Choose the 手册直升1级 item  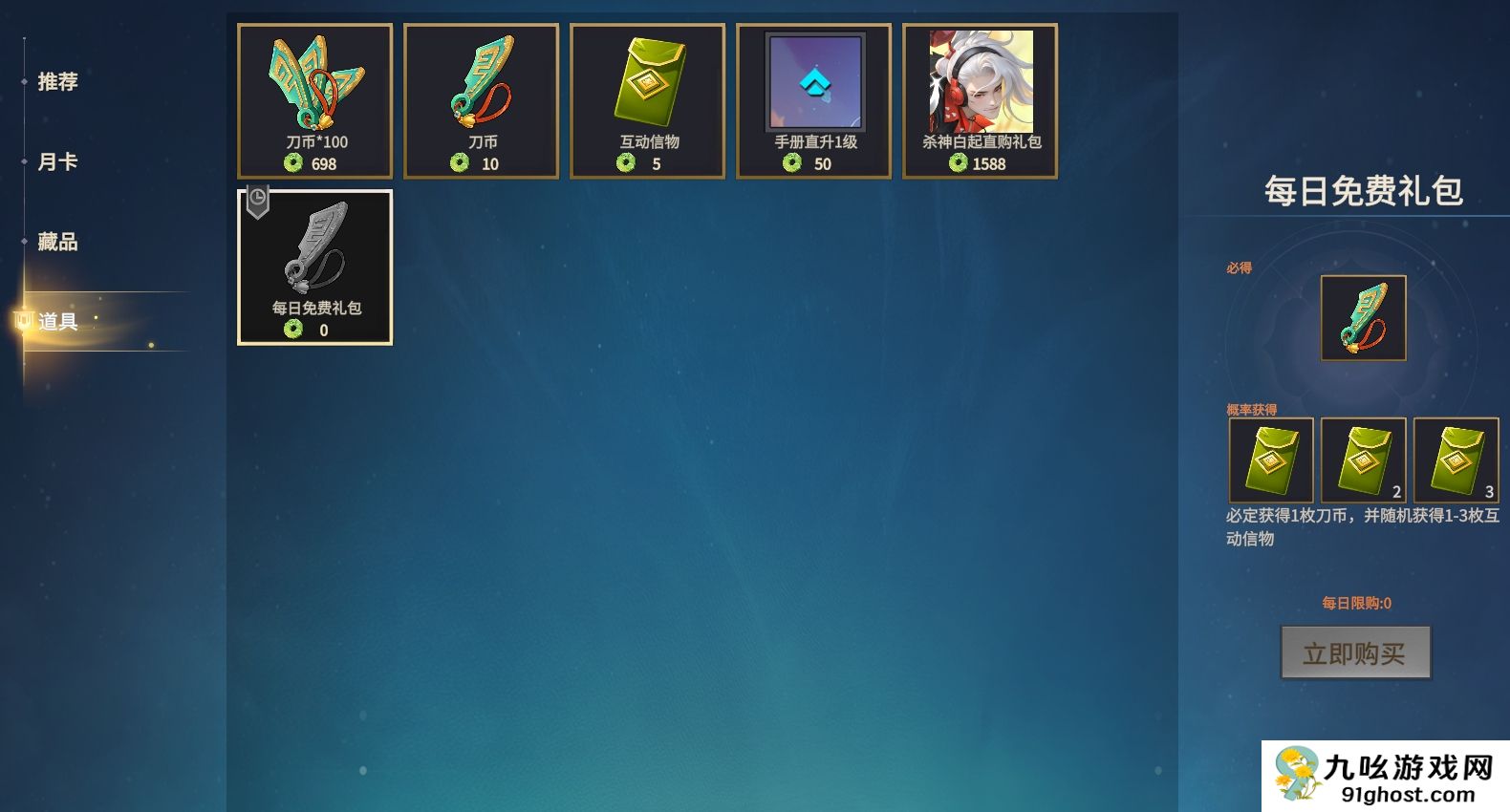tap(813, 101)
